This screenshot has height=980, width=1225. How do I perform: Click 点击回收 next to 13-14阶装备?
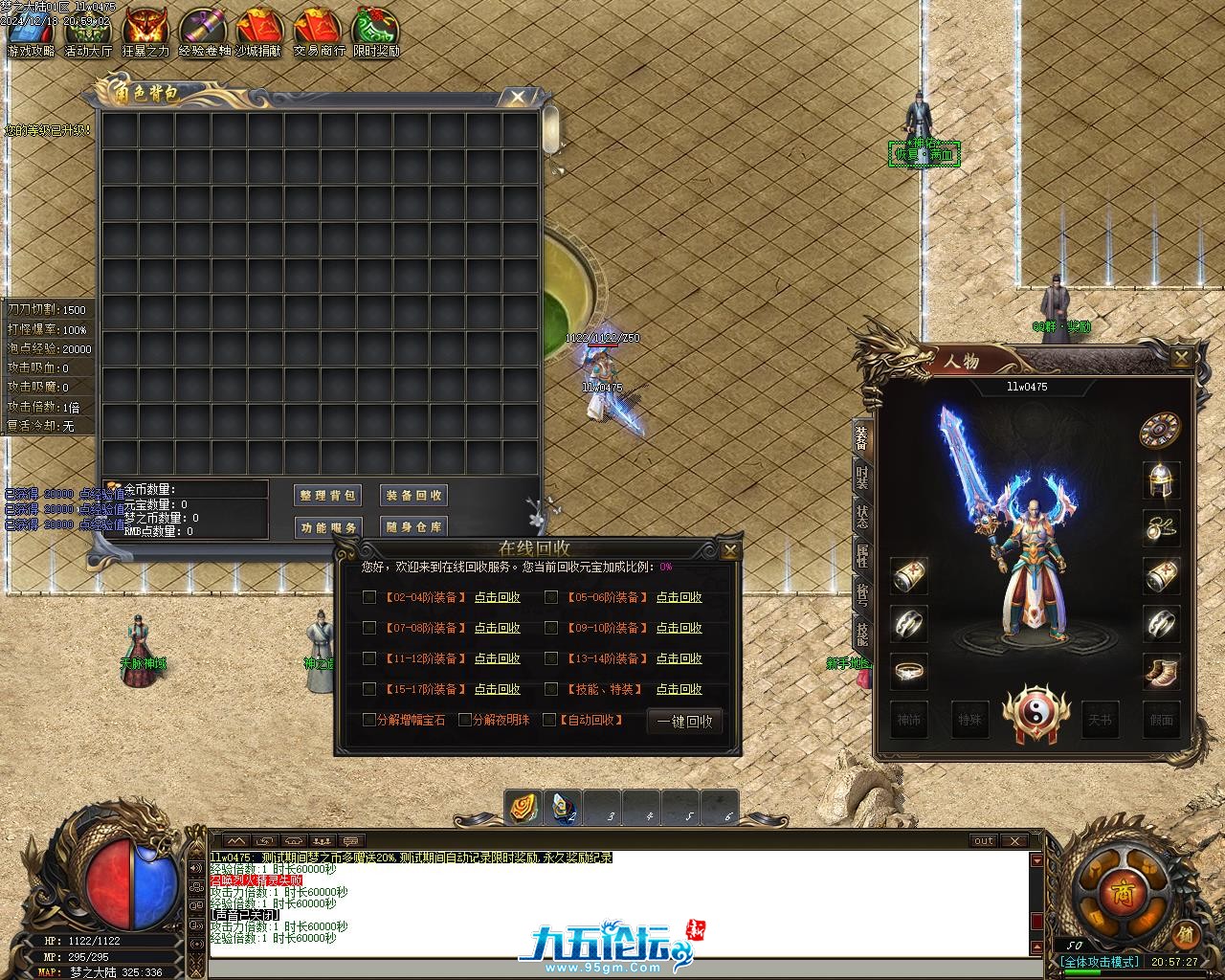coord(679,658)
